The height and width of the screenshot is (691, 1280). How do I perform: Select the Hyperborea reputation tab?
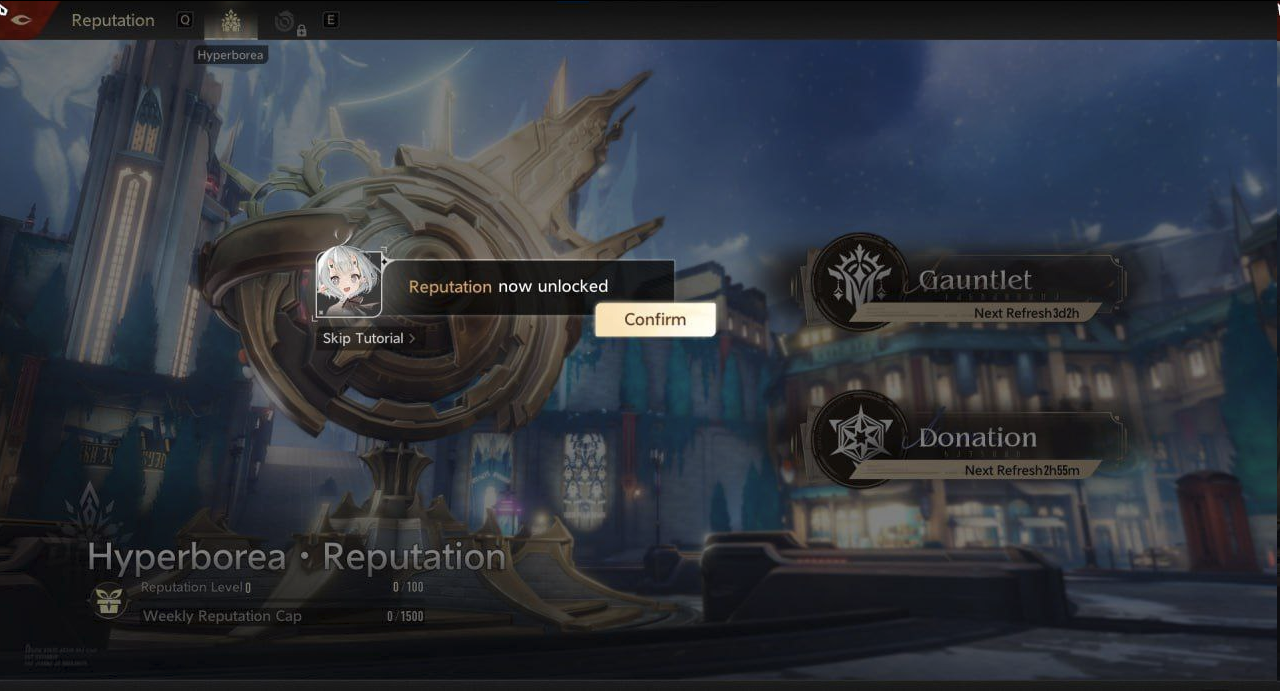(231, 21)
